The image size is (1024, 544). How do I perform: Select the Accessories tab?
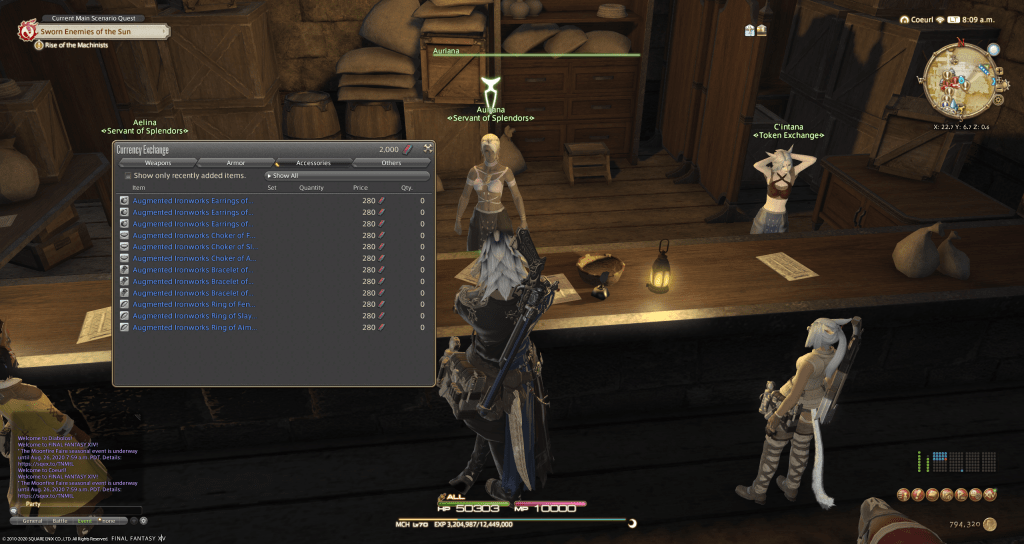pyautogui.click(x=313, y=162)
